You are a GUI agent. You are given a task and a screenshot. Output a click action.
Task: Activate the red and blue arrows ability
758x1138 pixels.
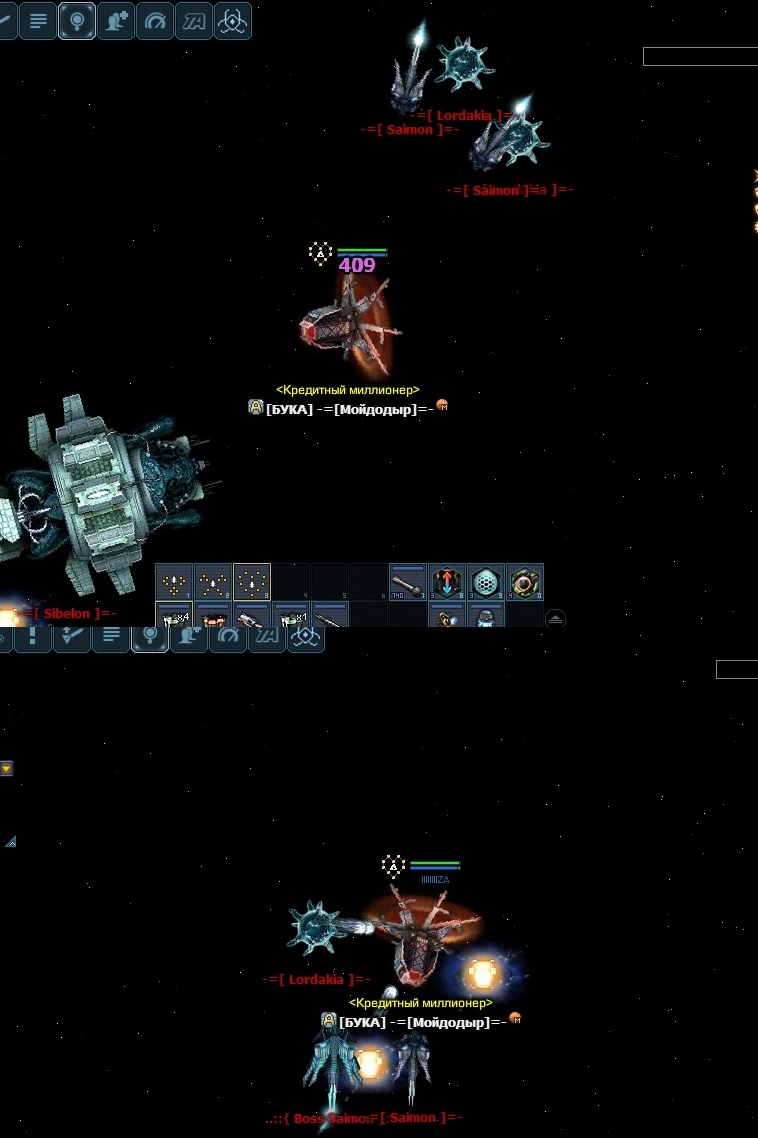pos(446,581)
